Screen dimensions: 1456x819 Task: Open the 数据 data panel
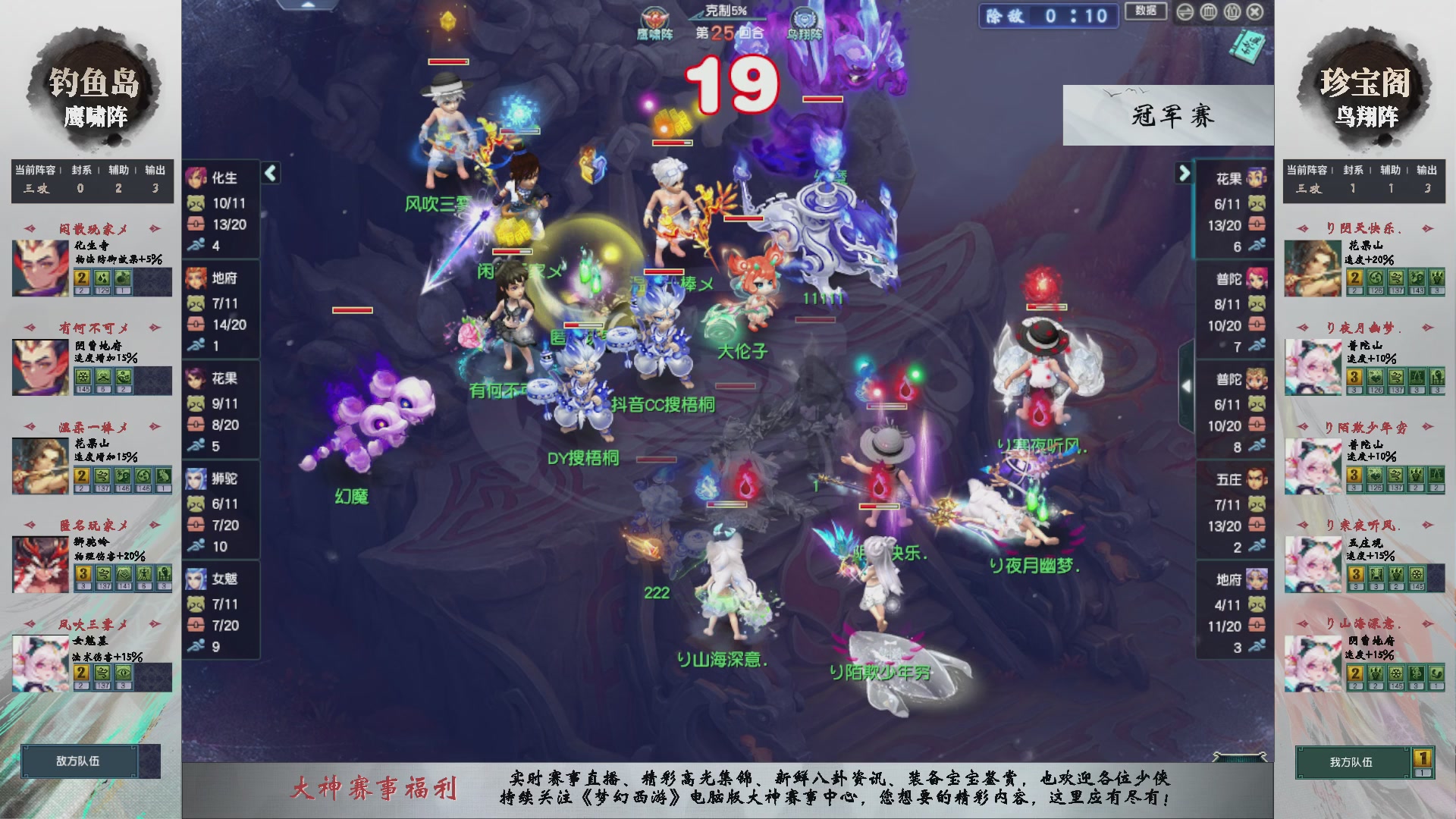1145,12
